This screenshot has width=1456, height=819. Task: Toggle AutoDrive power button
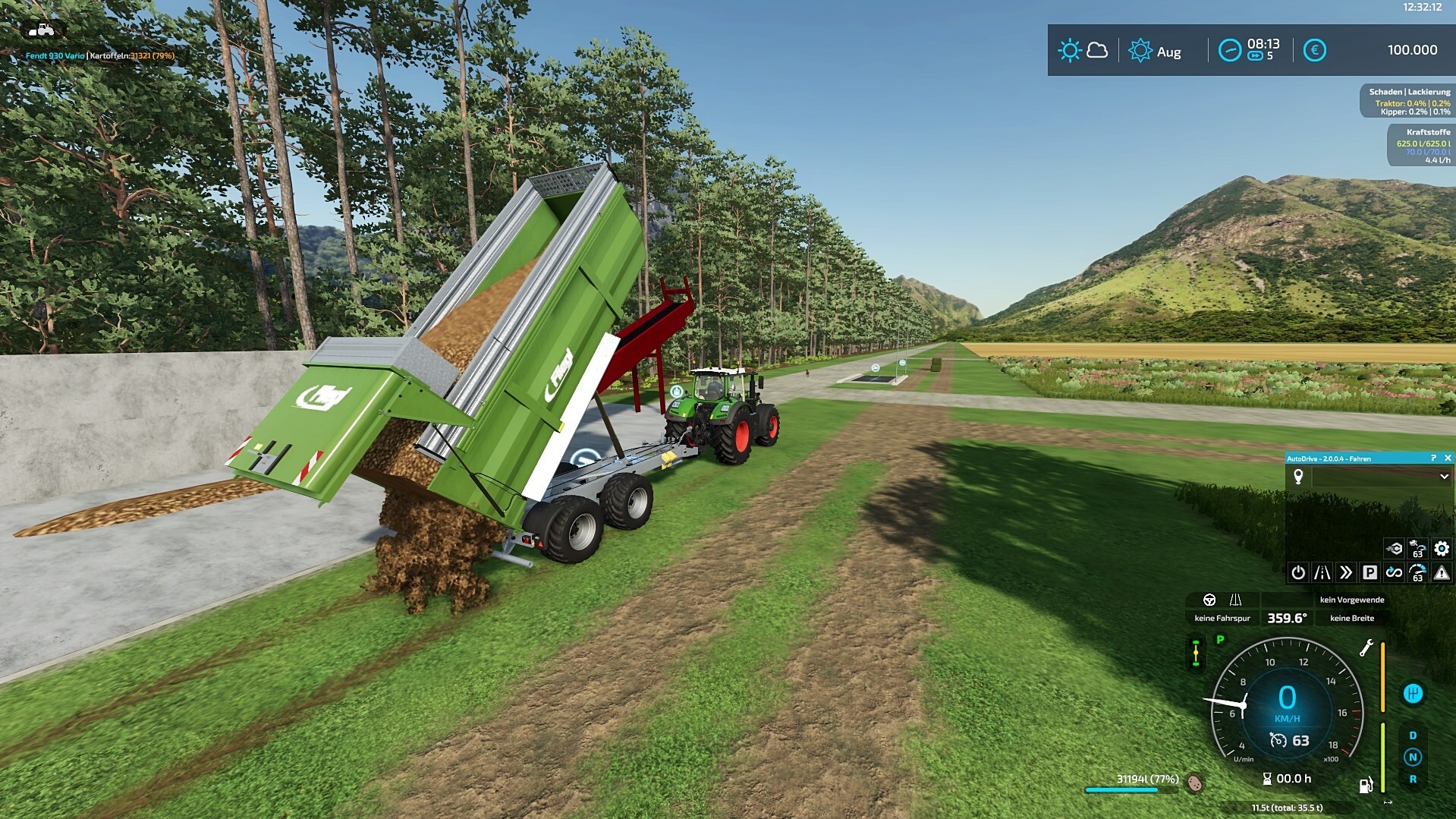pos(1298,572)
